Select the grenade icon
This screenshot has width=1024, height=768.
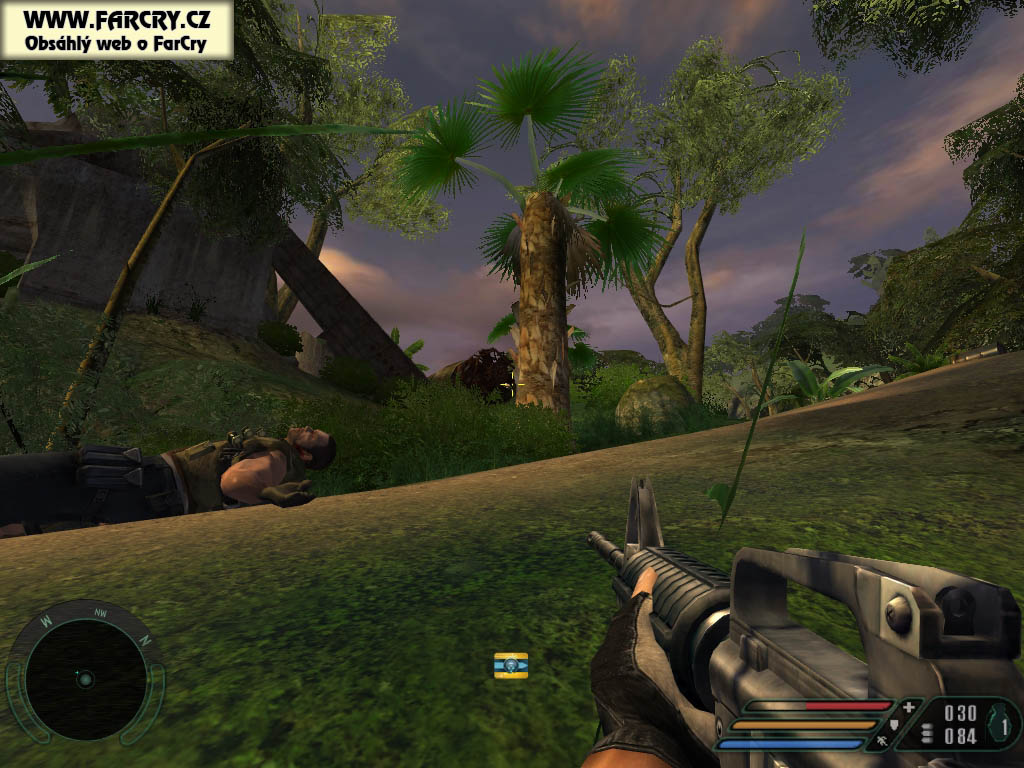point(1000,723)
